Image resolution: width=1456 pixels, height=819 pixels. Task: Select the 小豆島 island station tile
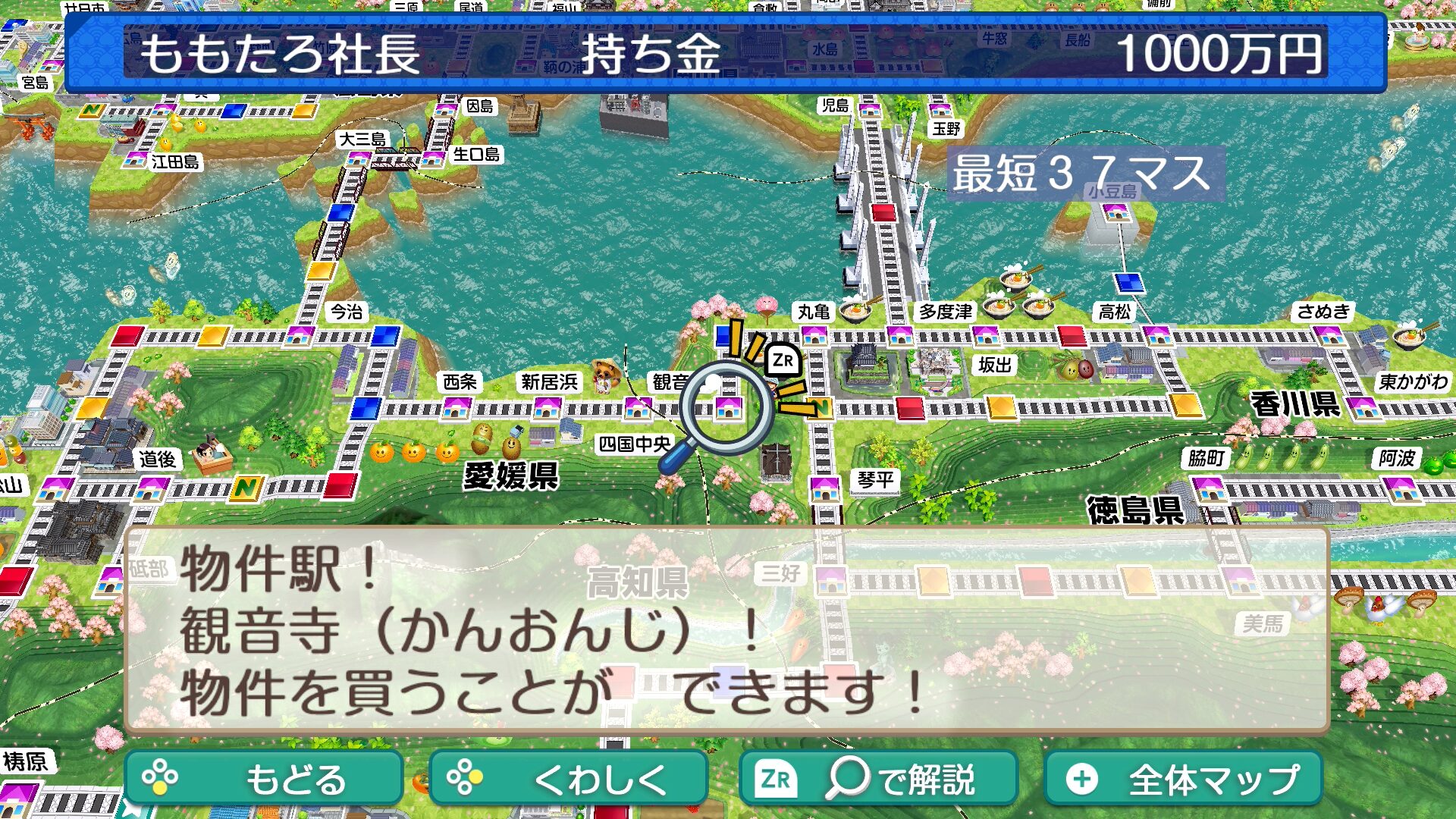(x=1116, y=212)
